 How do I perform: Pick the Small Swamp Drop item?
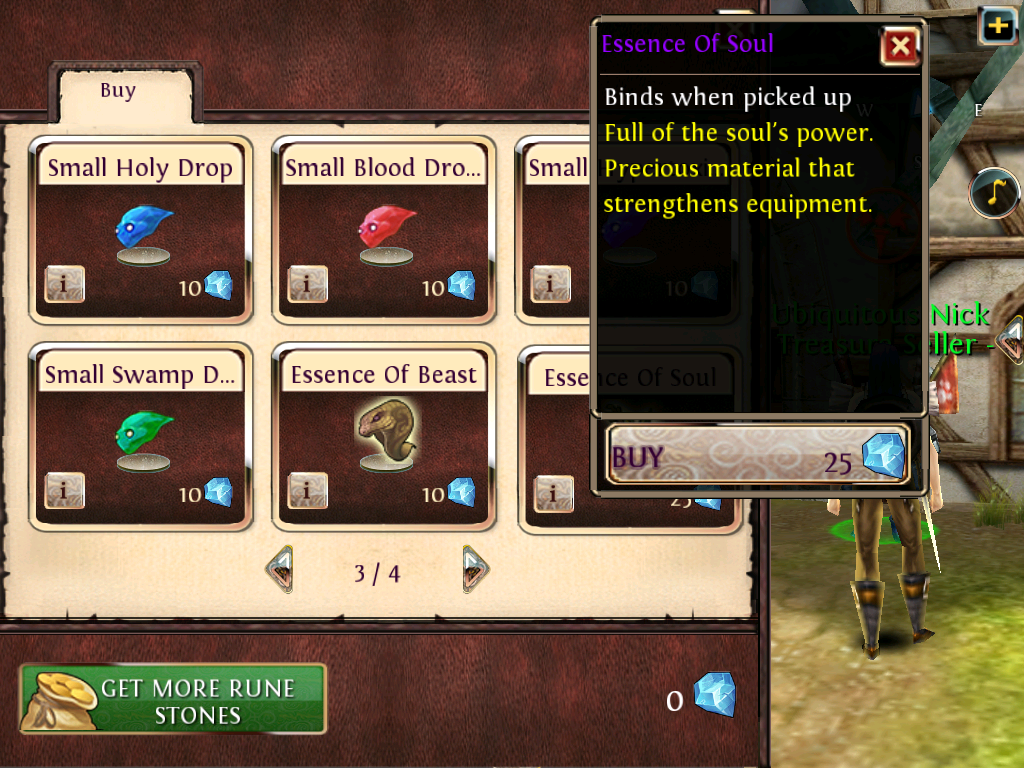(x=141, y=437)
